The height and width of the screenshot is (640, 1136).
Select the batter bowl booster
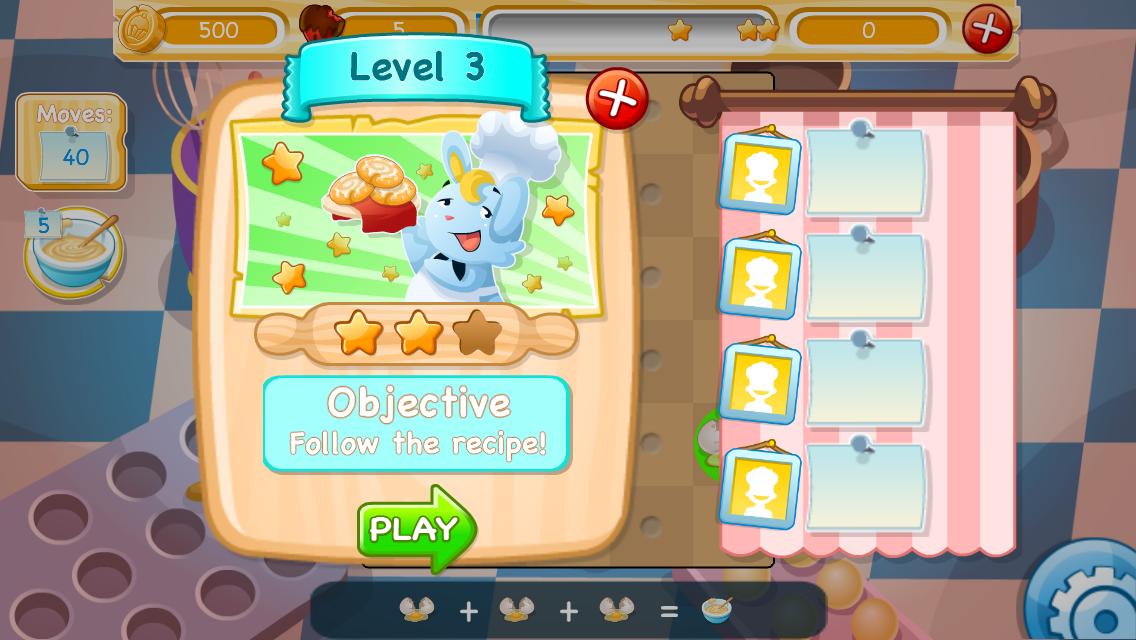[74, 252]
